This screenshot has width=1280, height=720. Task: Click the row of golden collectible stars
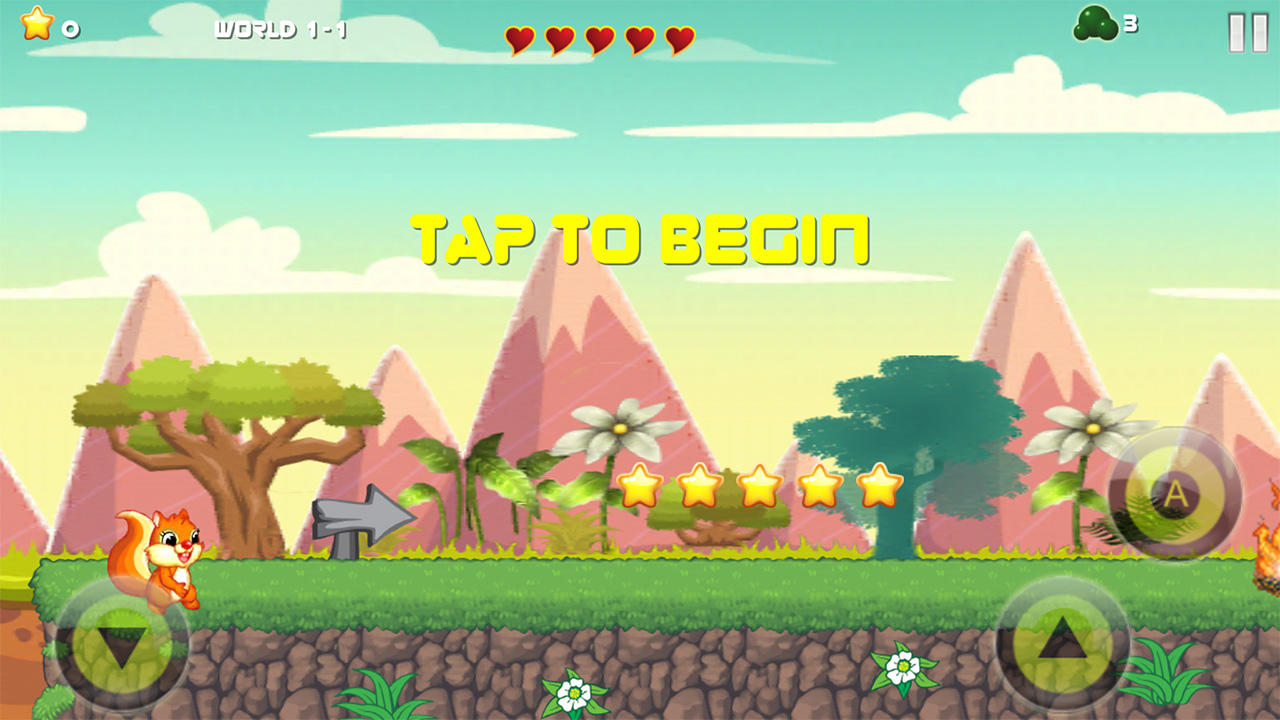[760, 487]
